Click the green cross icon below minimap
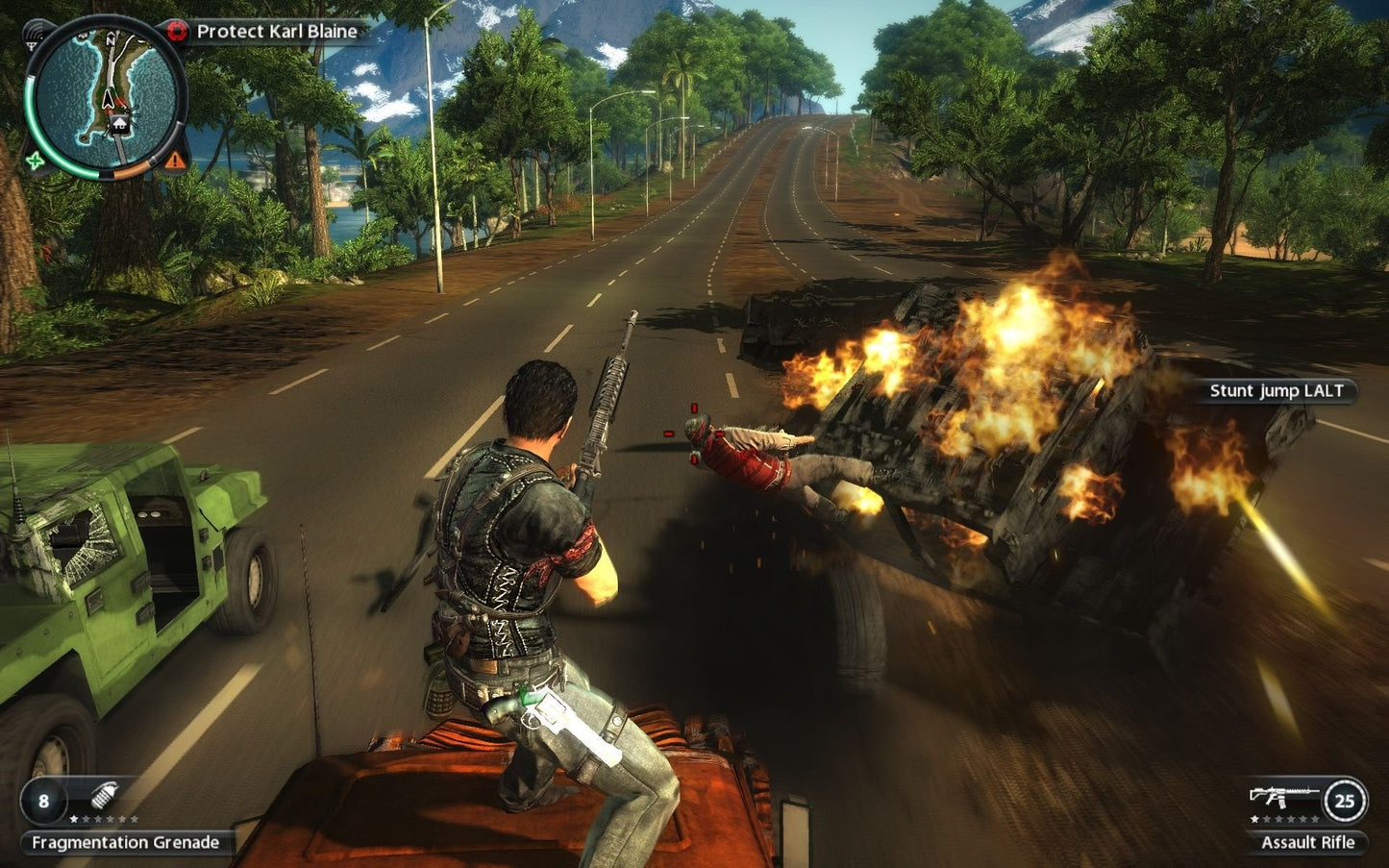The height and width of the screenshot is (868, 1389). (33, 161)
